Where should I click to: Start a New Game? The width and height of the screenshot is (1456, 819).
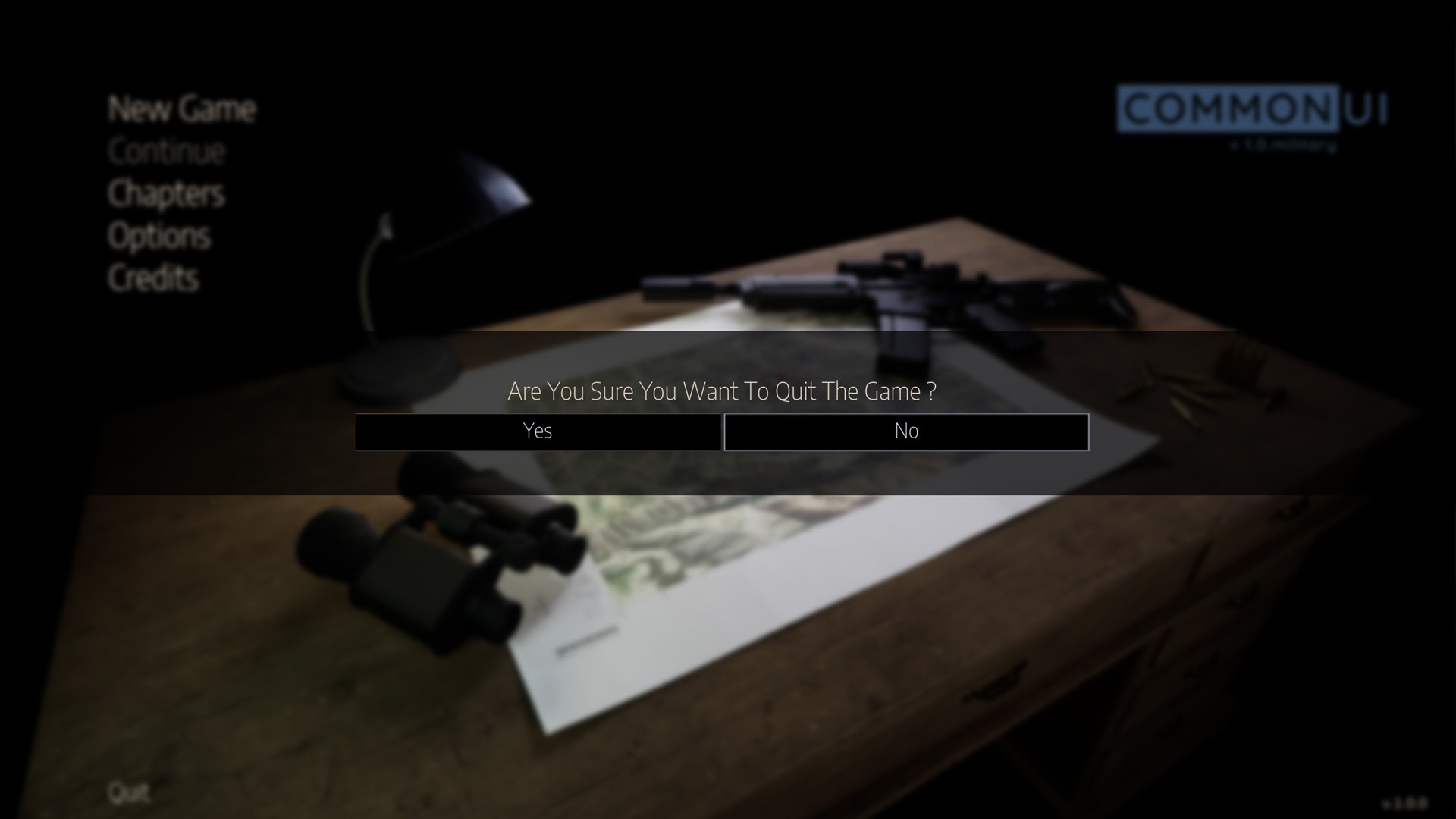[x=181, y=110]
